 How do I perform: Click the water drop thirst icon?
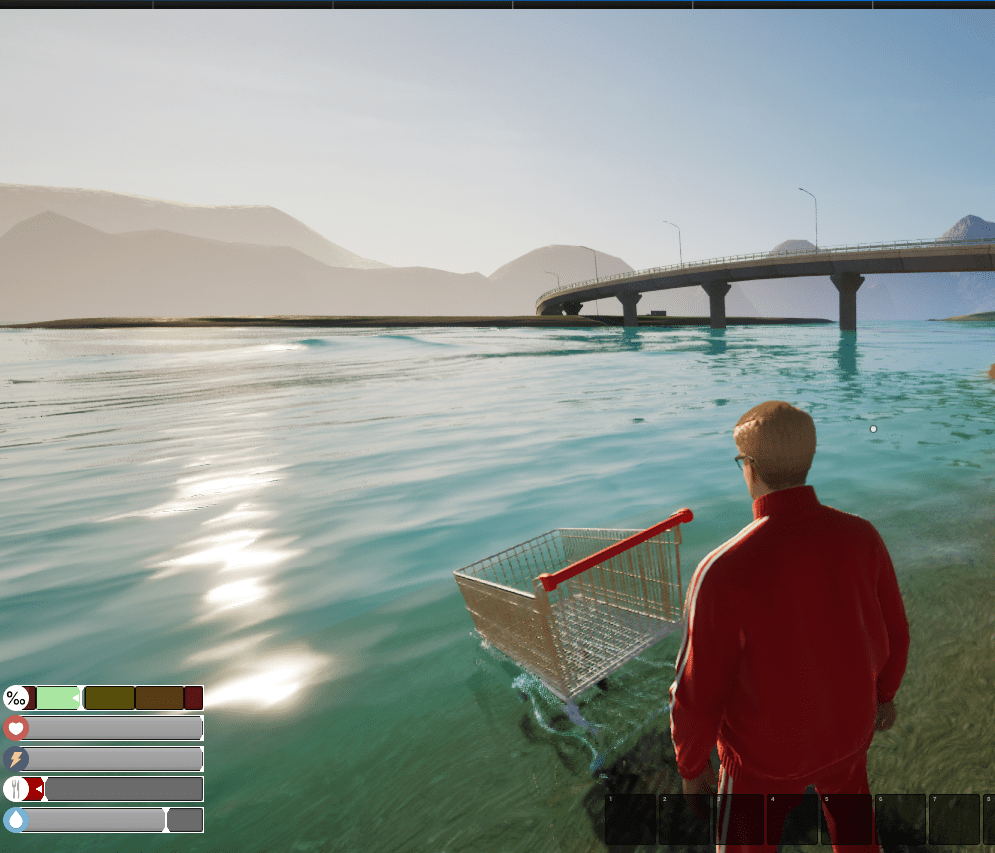(x=16, y=820)
